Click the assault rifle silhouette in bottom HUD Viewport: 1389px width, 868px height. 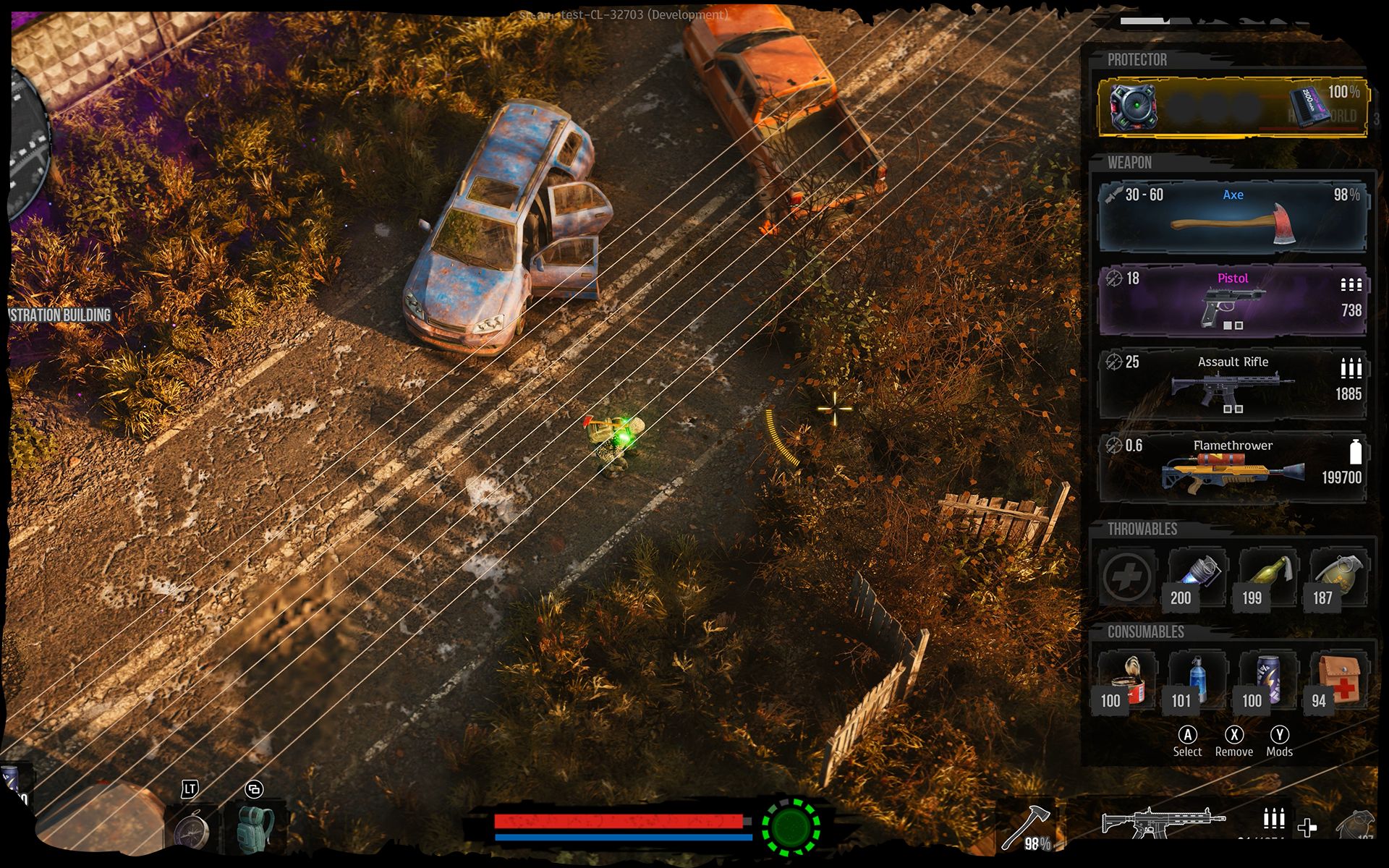1161,822
